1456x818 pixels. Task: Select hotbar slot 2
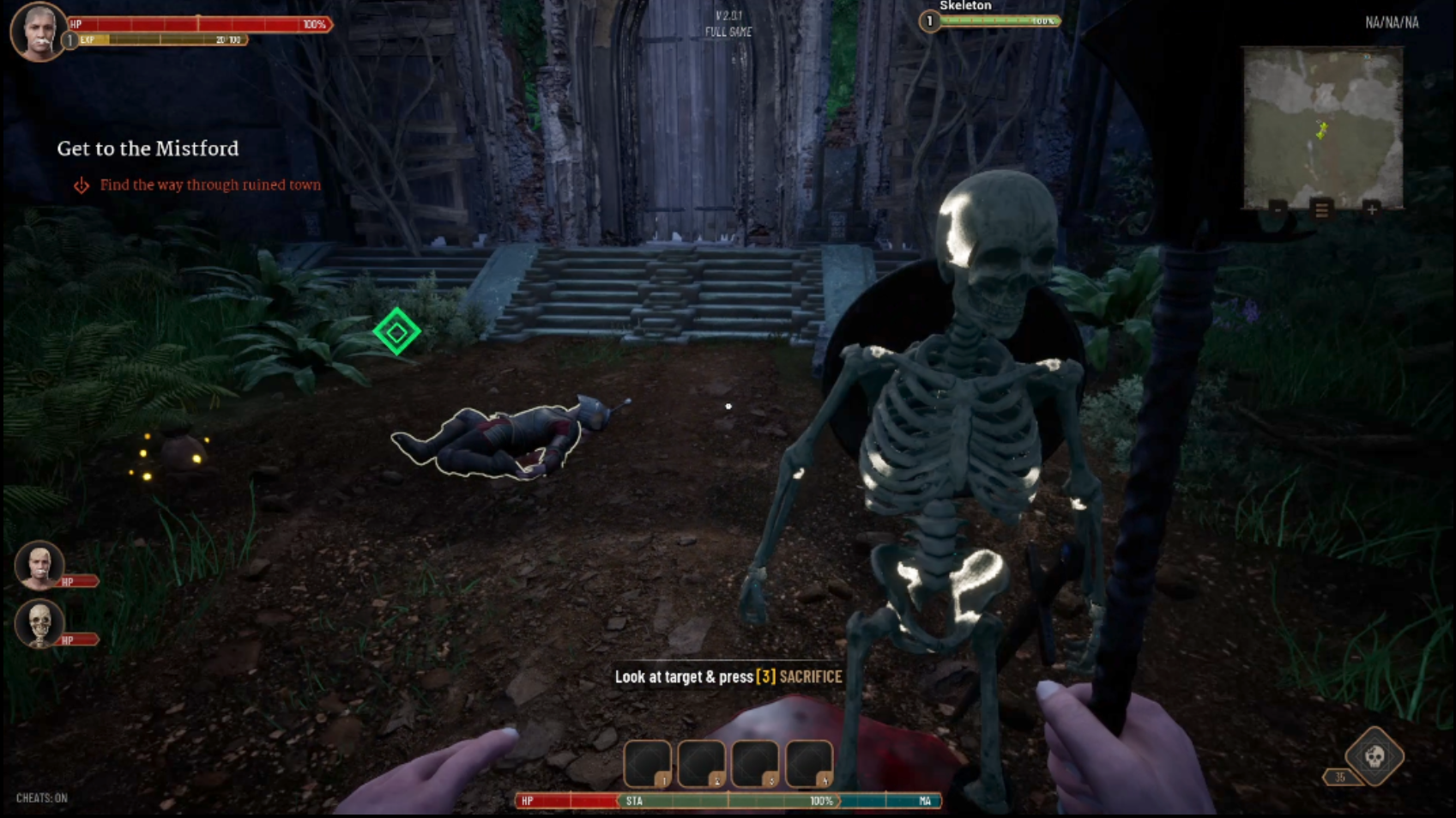(x=701, y=761)
